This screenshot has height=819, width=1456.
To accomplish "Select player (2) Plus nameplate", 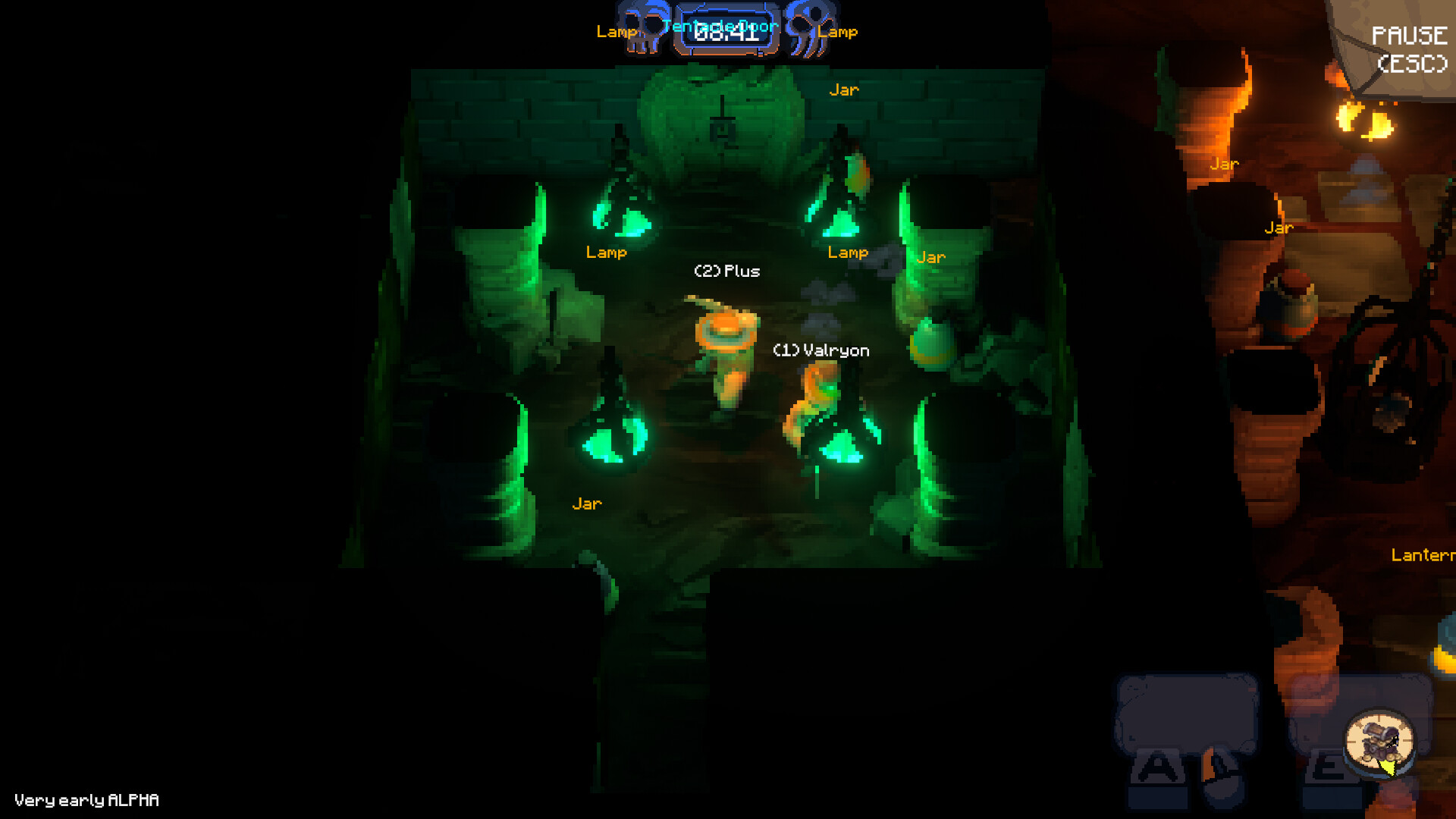I will pyautogui.click(x=729, y=271).
